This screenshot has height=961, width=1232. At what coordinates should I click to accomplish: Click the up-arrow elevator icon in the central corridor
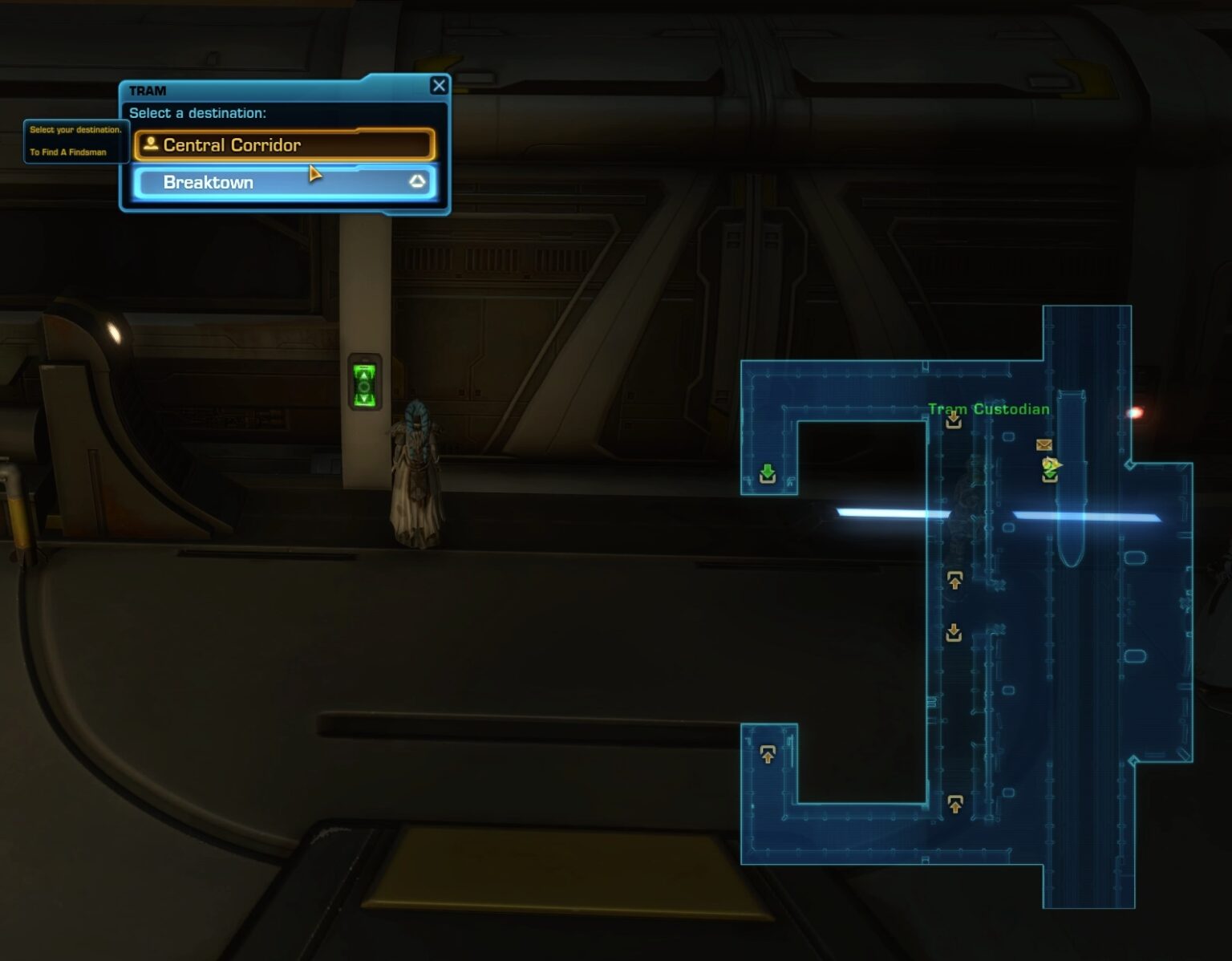pyautogui.click(x=954, y=579)
